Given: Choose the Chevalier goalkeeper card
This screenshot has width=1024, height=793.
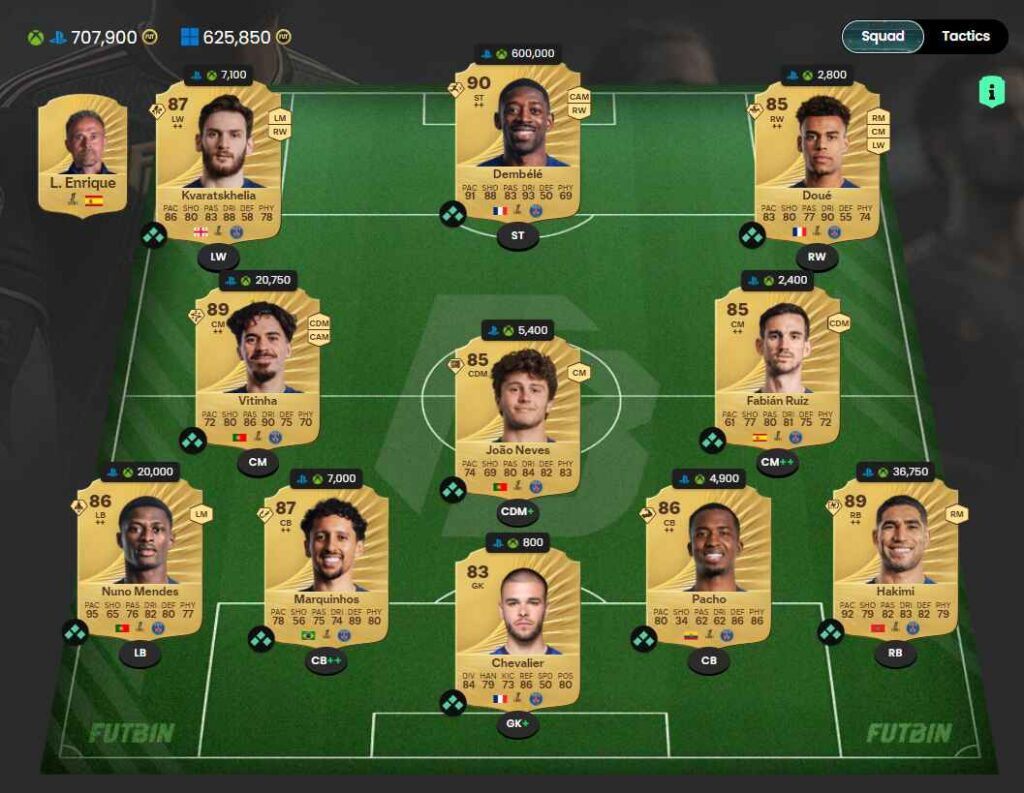Looking at the screenshot, I should coord(517,625).
